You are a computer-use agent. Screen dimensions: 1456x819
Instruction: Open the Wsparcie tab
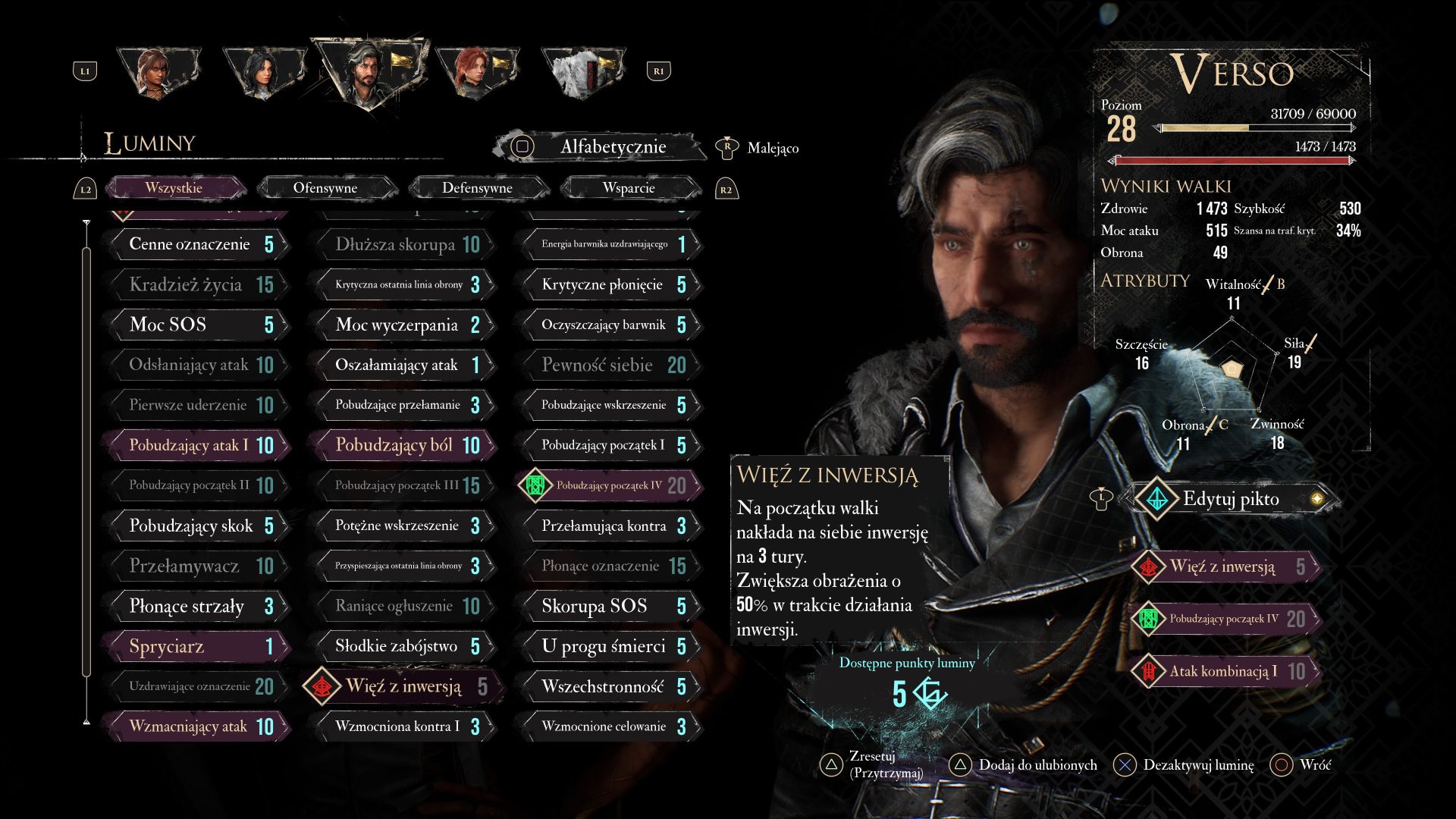click(629, 188)
